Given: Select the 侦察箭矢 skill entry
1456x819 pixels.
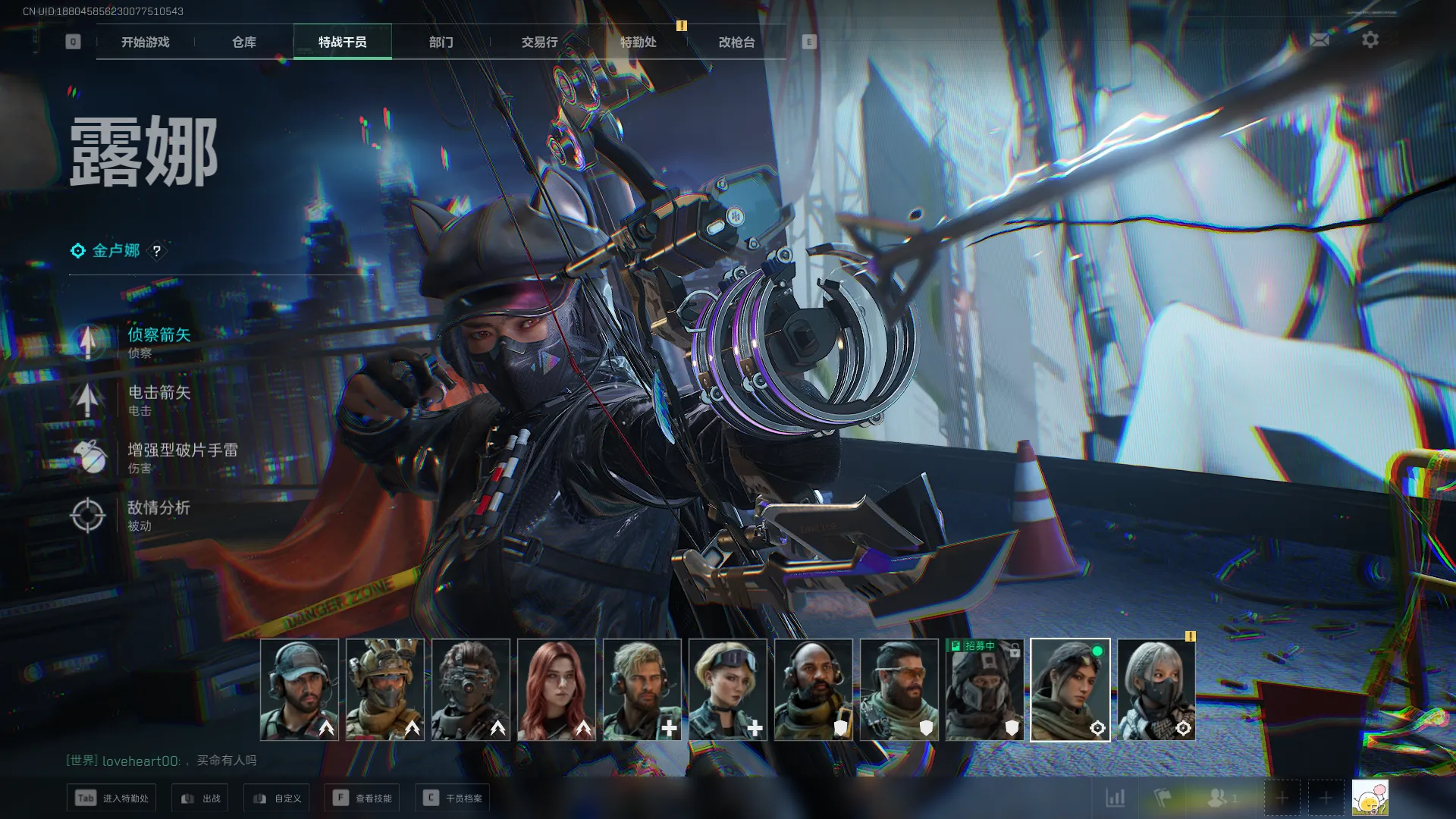Looking at the screenshot, I should click(158, 342).
